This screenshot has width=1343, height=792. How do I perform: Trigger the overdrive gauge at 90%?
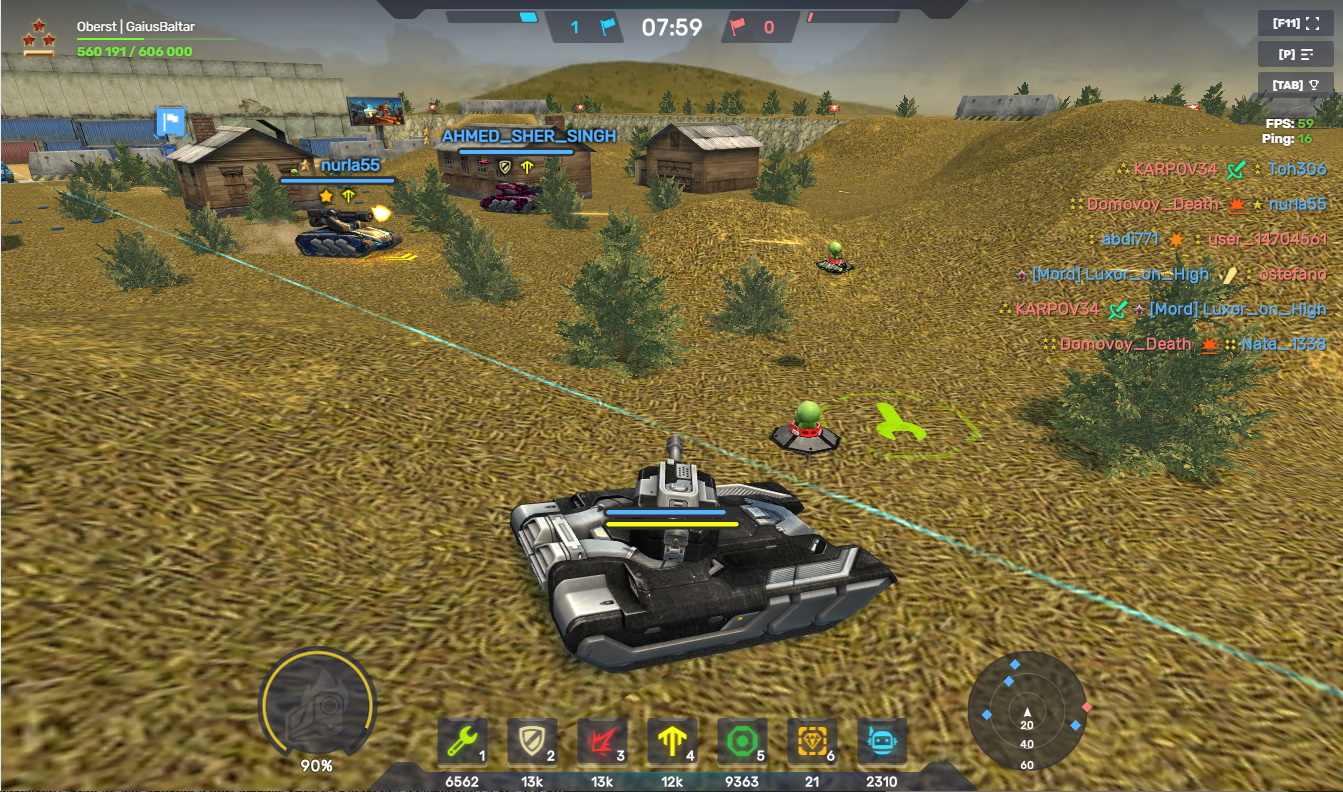pos(317,705)
